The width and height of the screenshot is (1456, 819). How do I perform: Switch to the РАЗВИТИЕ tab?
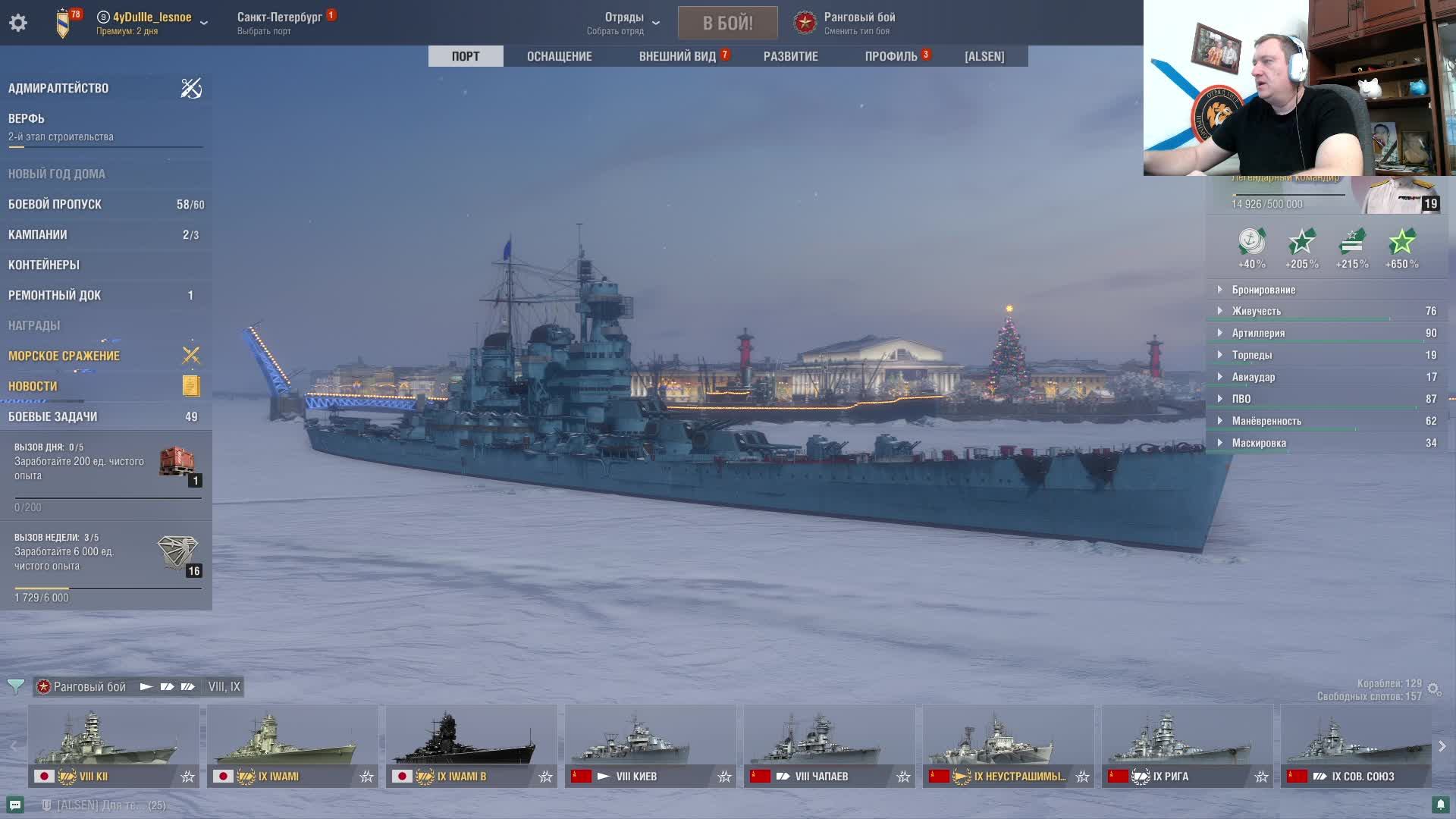[x=790, y=56]
